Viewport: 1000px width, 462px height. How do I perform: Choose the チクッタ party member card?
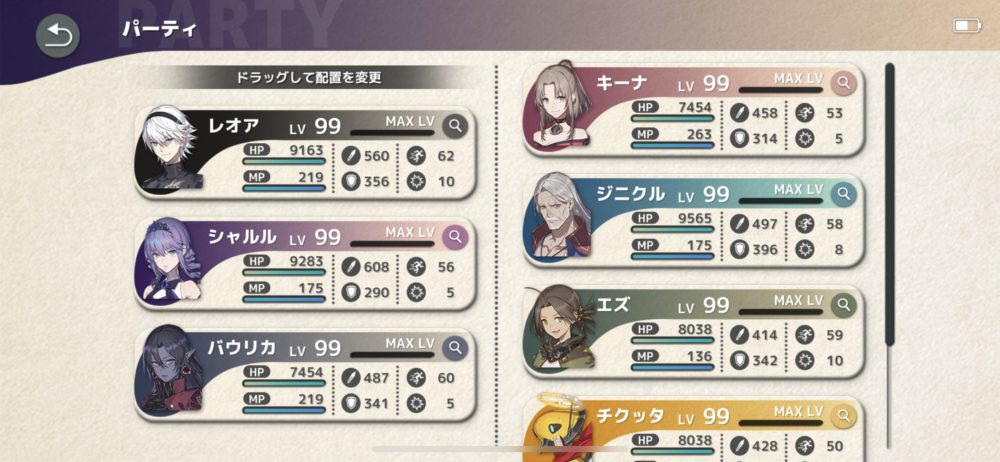coord(695,428)
